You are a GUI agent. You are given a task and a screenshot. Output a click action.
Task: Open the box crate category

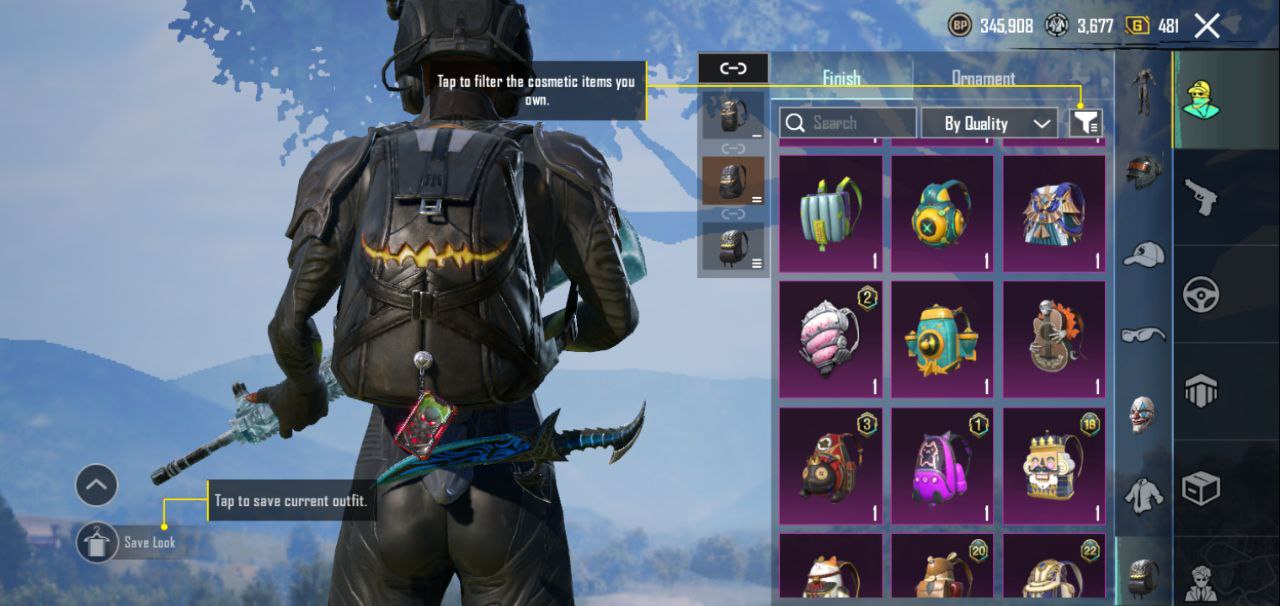click(1200, 489)
